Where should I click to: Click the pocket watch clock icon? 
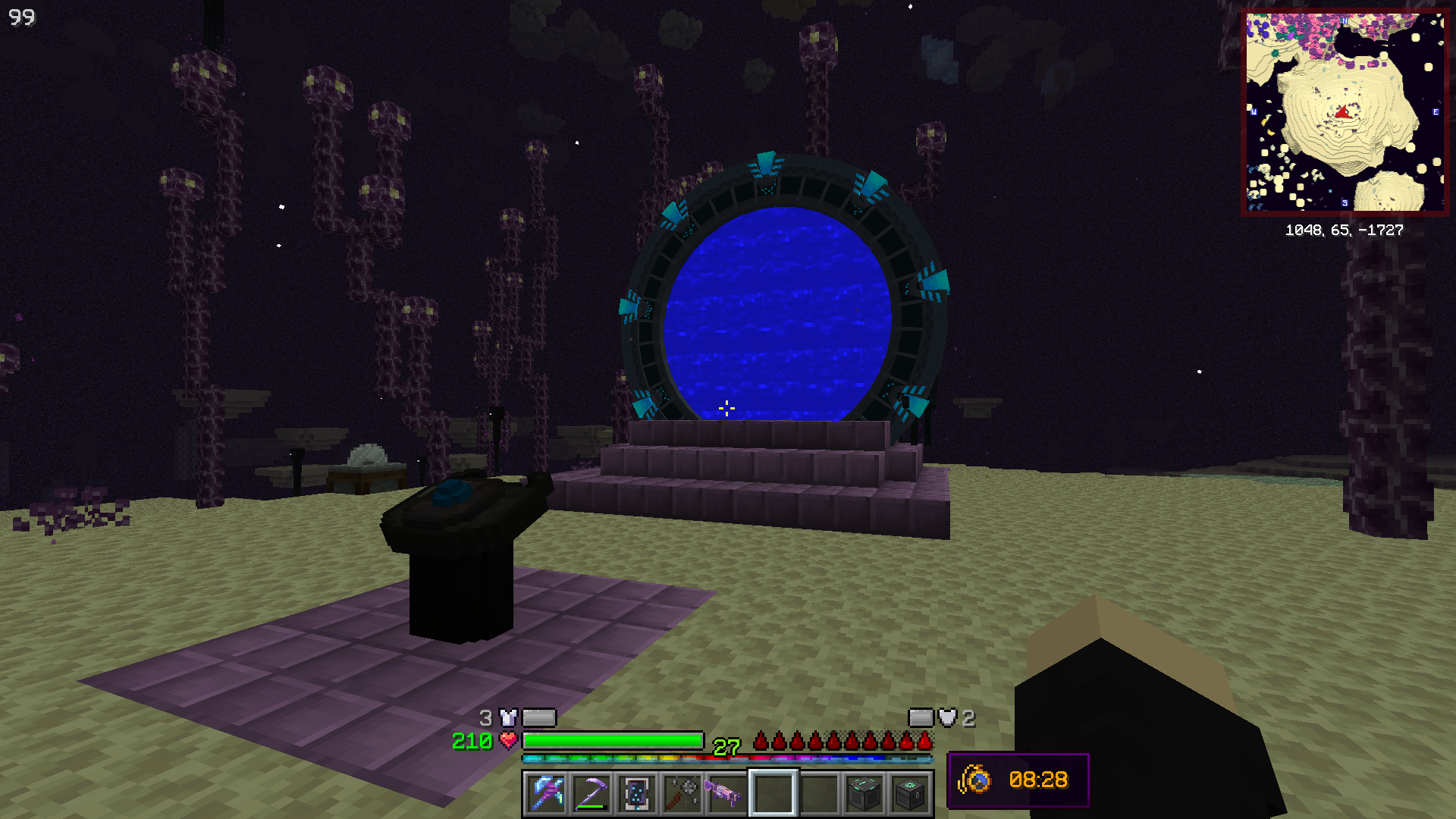[975, 780]
